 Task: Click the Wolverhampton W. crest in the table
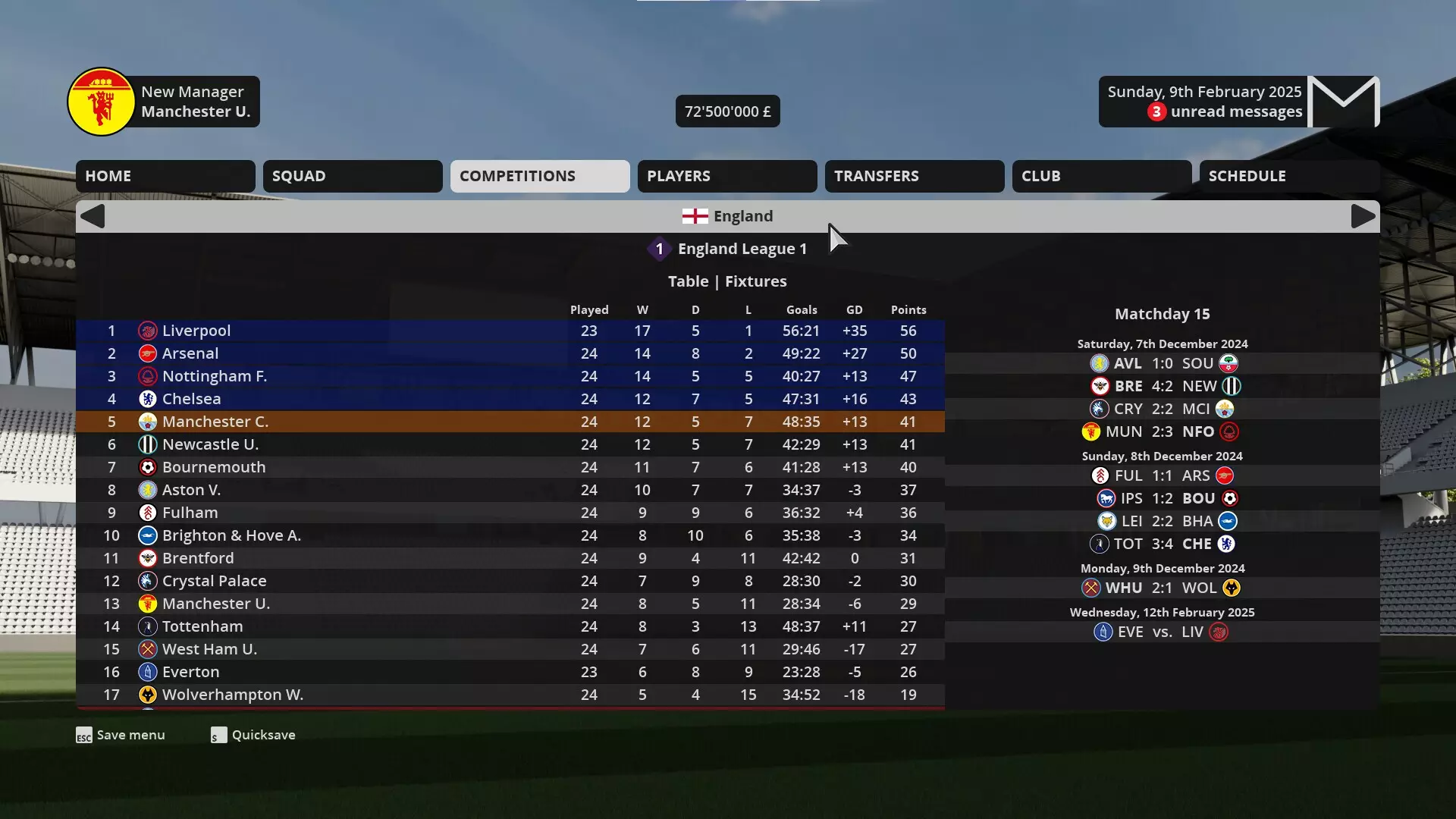pyautogui.click(x=147, y=695)
